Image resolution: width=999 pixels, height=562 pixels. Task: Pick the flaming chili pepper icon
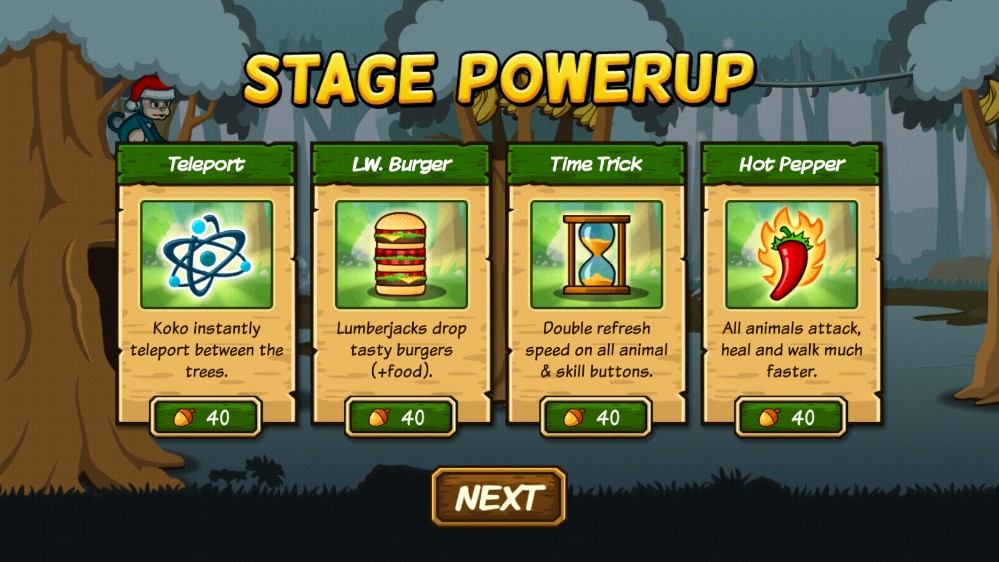click(x=791, y=254)
